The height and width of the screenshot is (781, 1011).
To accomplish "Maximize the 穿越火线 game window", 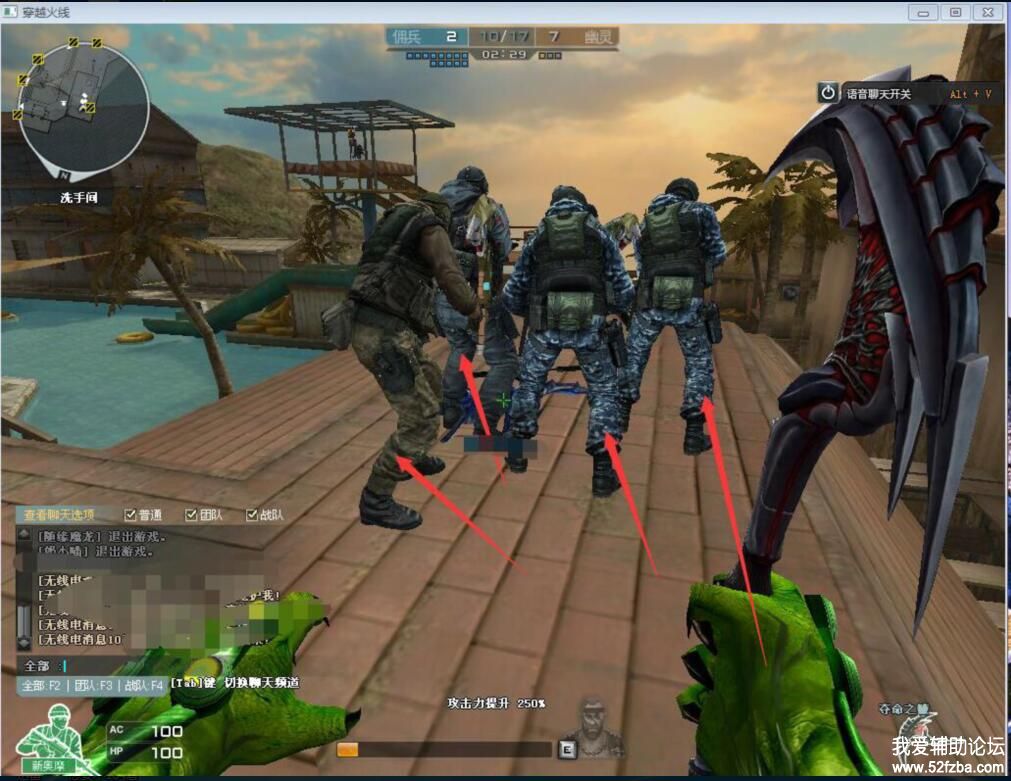I will 956,12.
